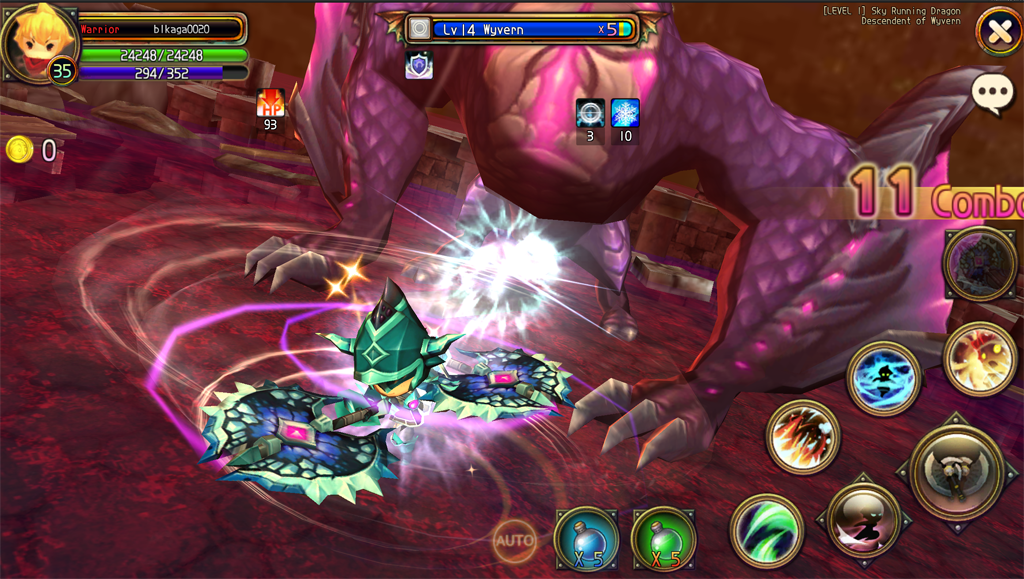Viewport: 1024px width, 579px height.
Task: Trigger the dash silhouette skill
Action: pos(864,519)
